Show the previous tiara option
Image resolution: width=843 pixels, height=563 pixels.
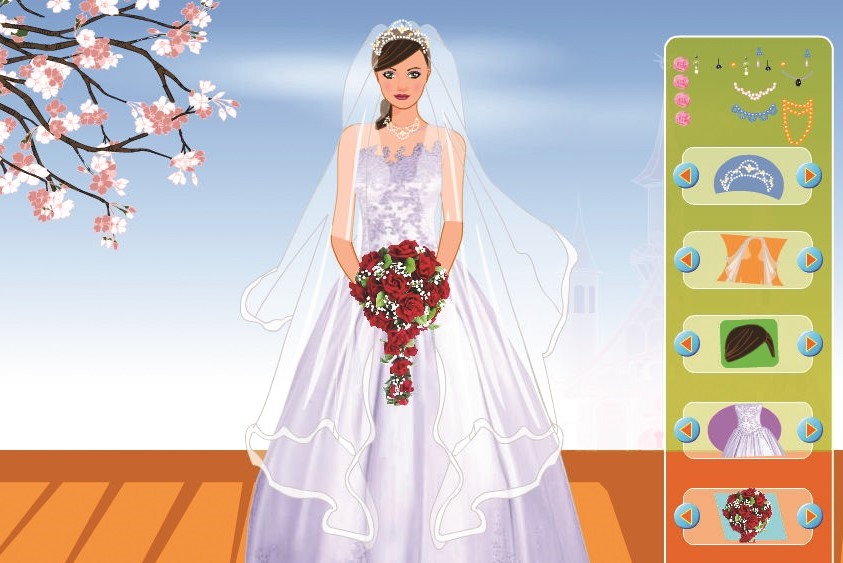pyautogui.click(x=687, y=176)
